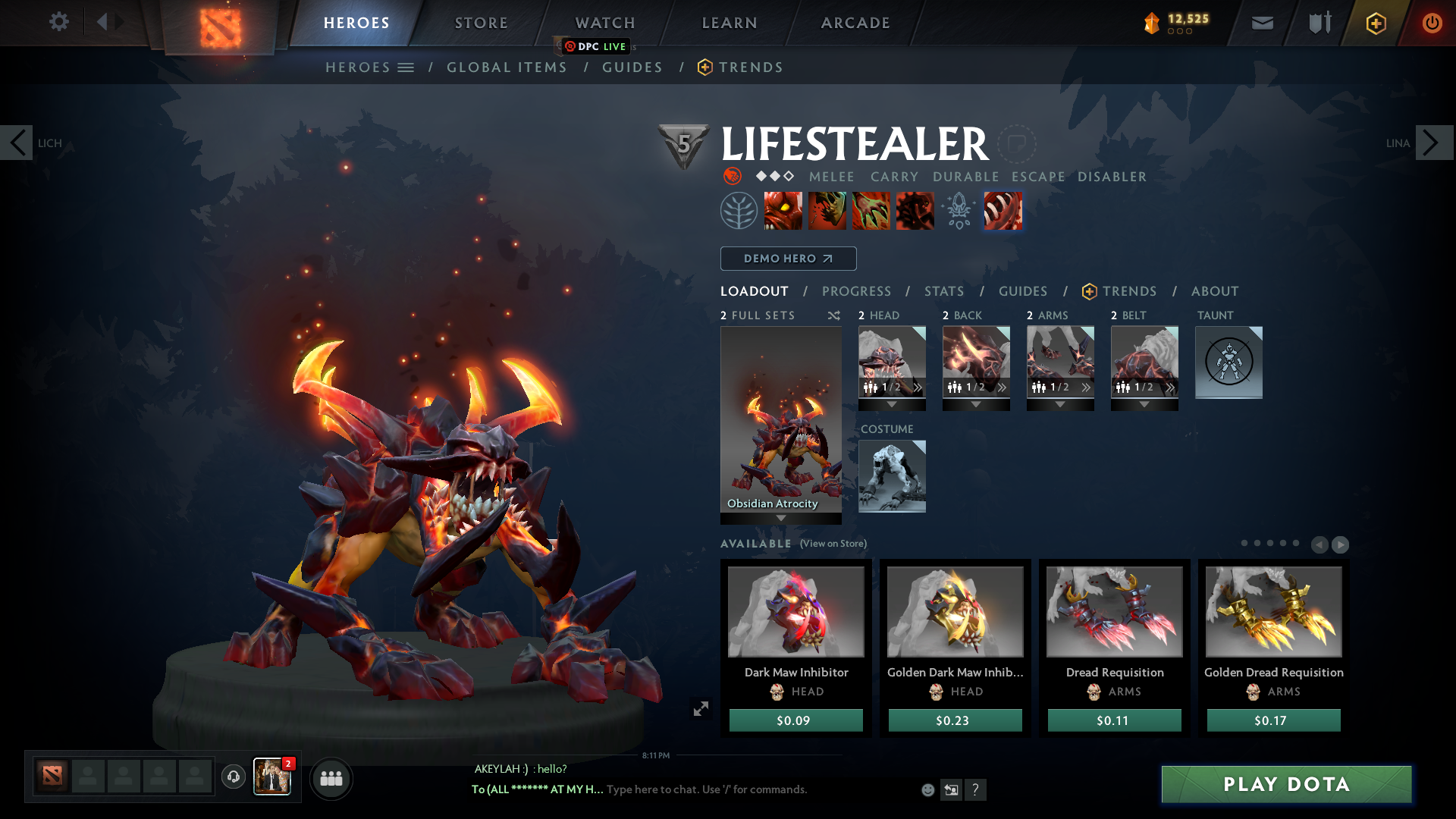Image resolution: width=1456 pixels, height=819 pixels.
Task: Expand the BELT slot dropdown arrow
Action: pyautogui.click(x=1144, y=405)
